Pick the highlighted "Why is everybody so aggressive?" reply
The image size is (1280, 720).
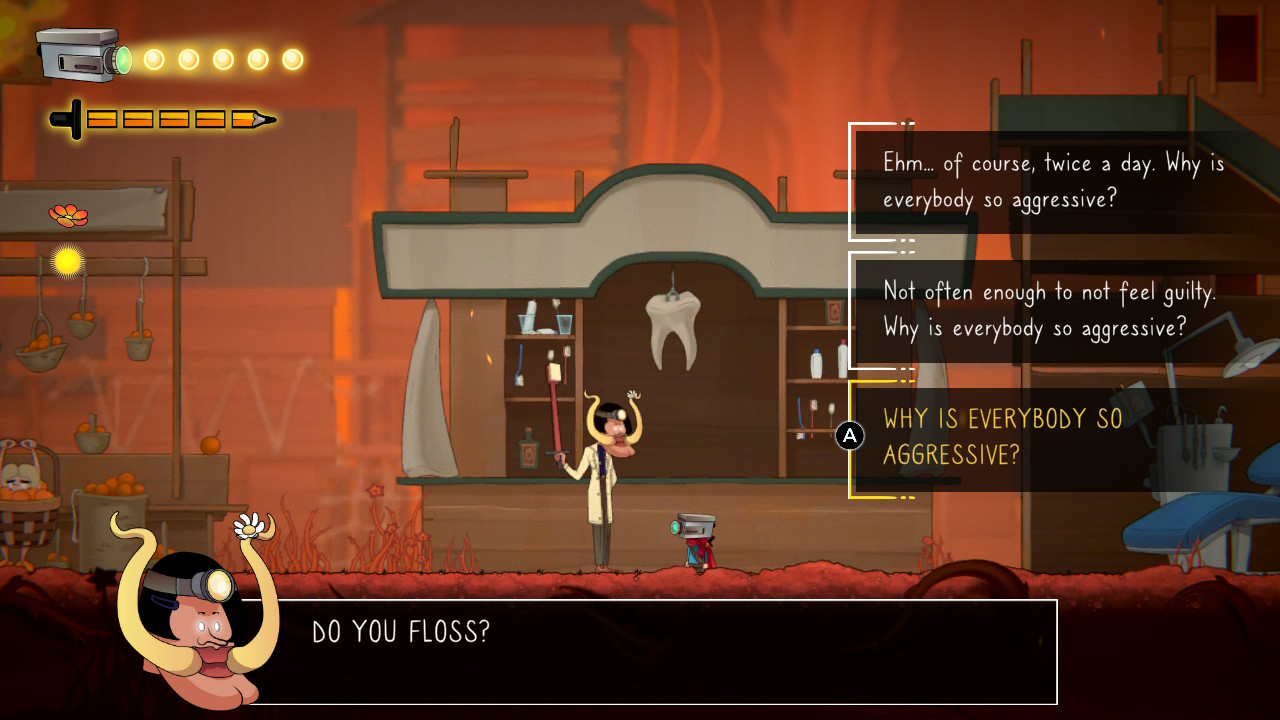(x=1002, y=437)
